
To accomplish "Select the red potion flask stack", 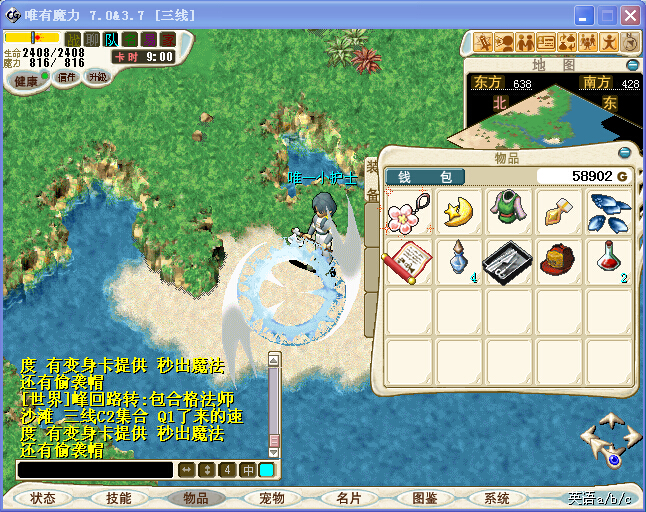I will pos(608,262).
